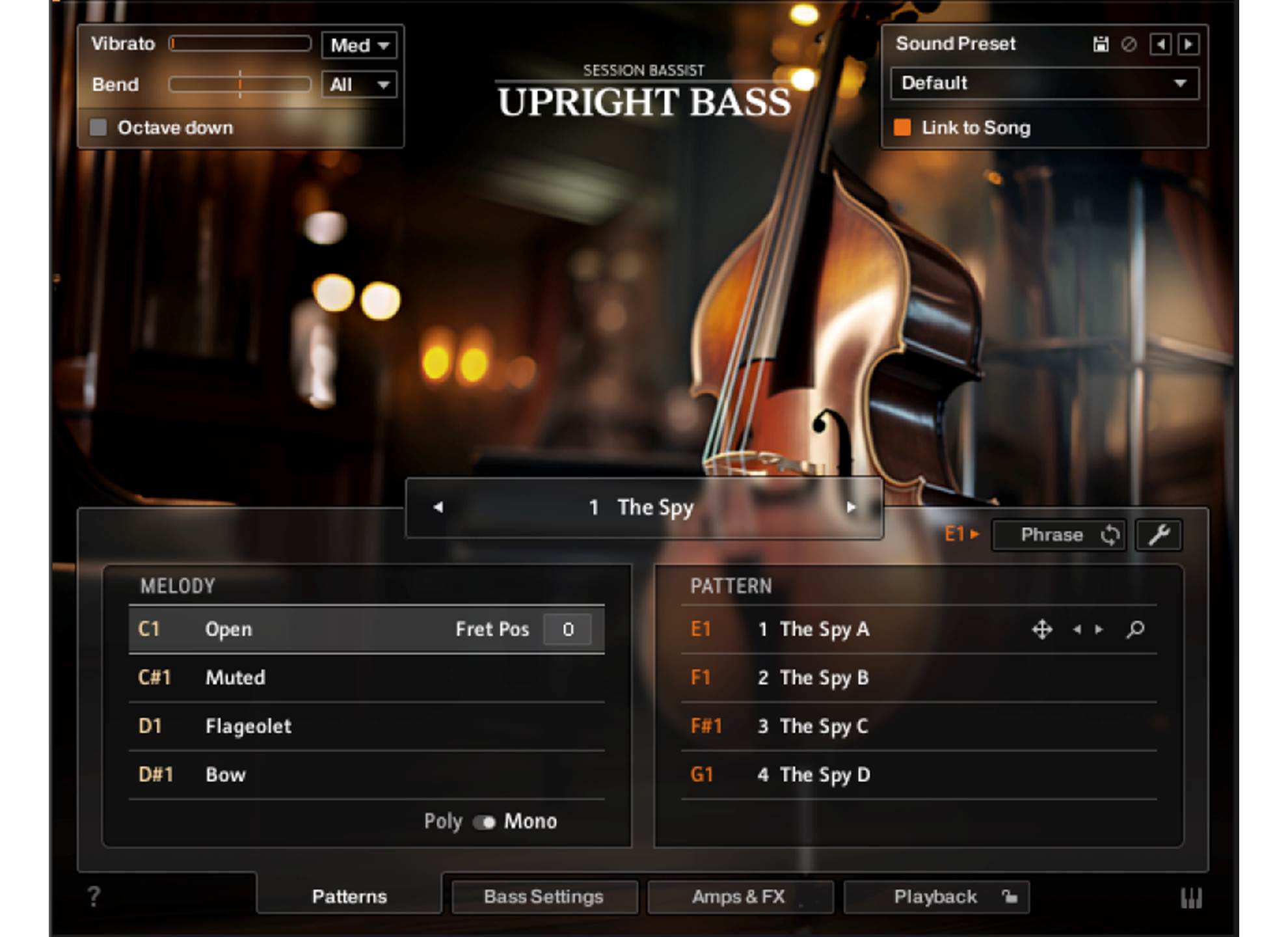The width and height of the screenshot is (1288, 937).
Task: Open the Bend All dropdown
Action: (359, 85)
